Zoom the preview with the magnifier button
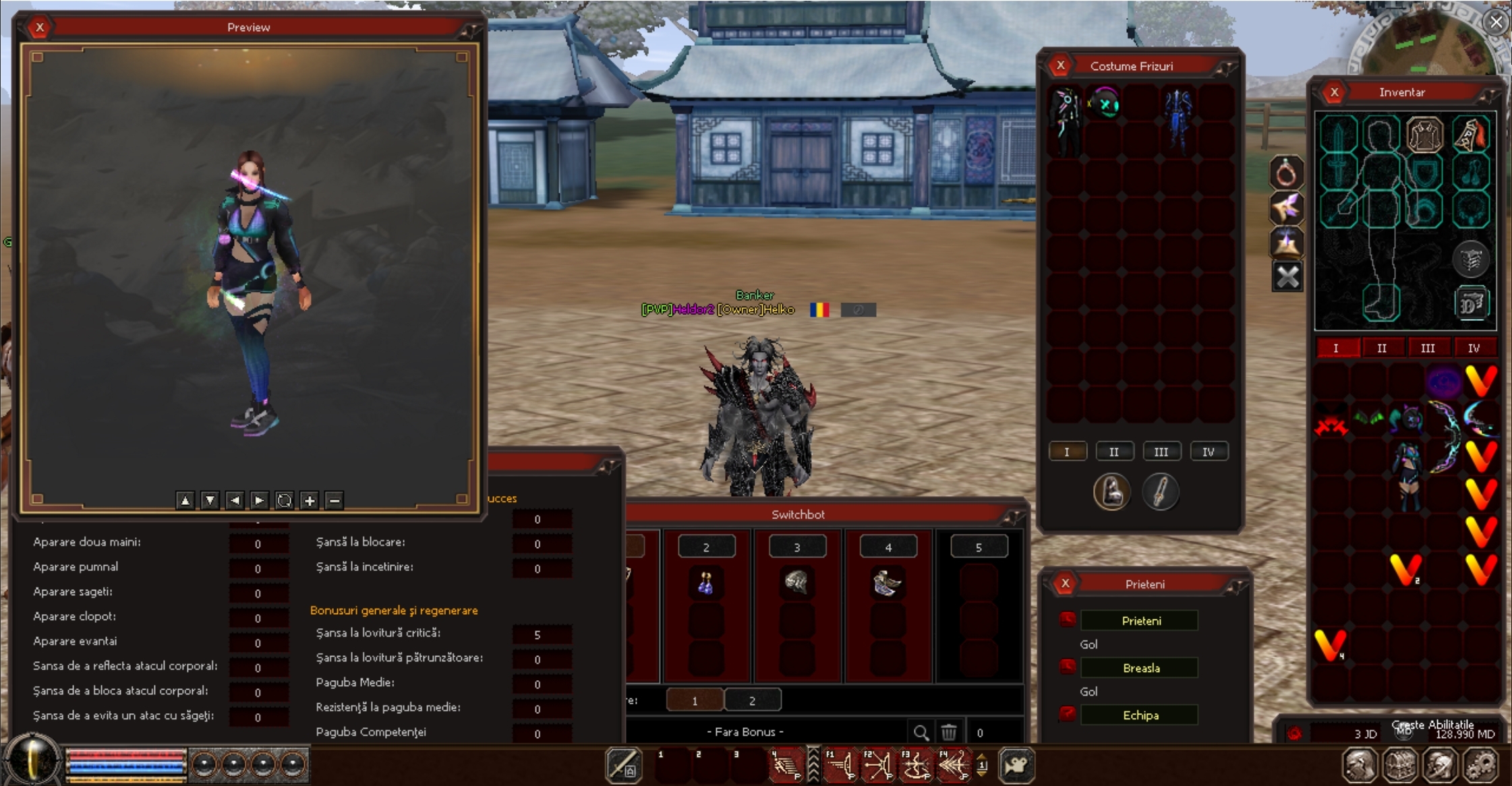Screen dimensions: 1512x786 point(285,501)
